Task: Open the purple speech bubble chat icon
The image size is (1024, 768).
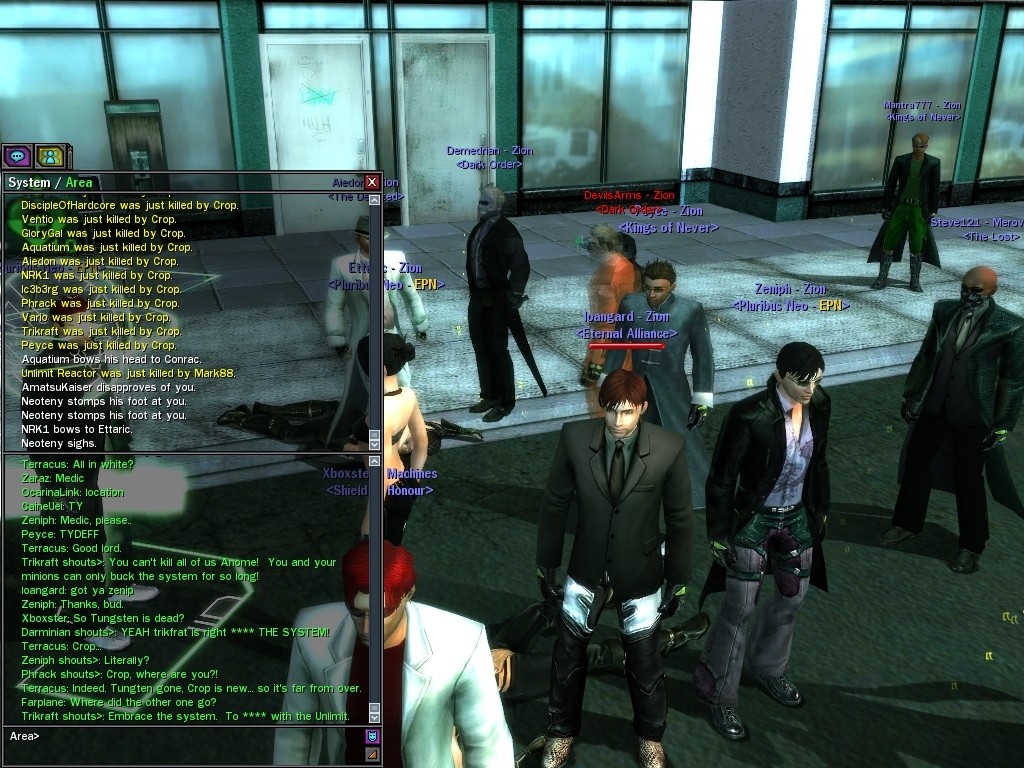Action: [x=16, y=156]
